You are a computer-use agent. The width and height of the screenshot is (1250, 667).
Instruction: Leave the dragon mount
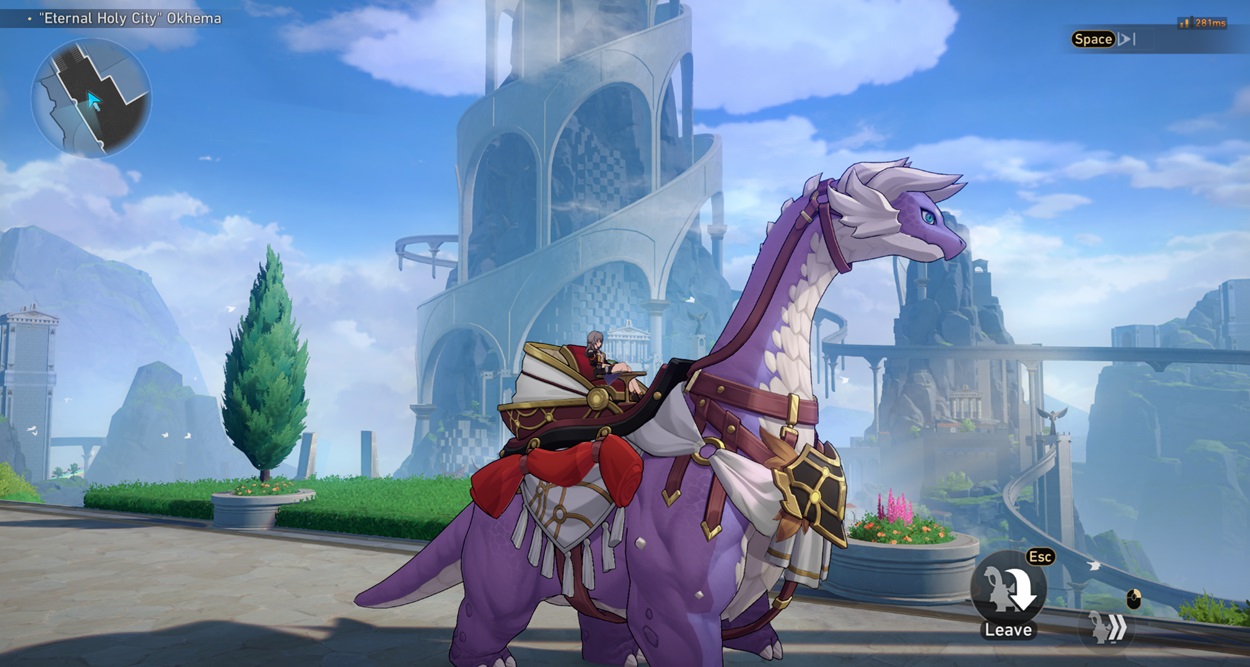pyautogui.click(x=1008, y=588)
